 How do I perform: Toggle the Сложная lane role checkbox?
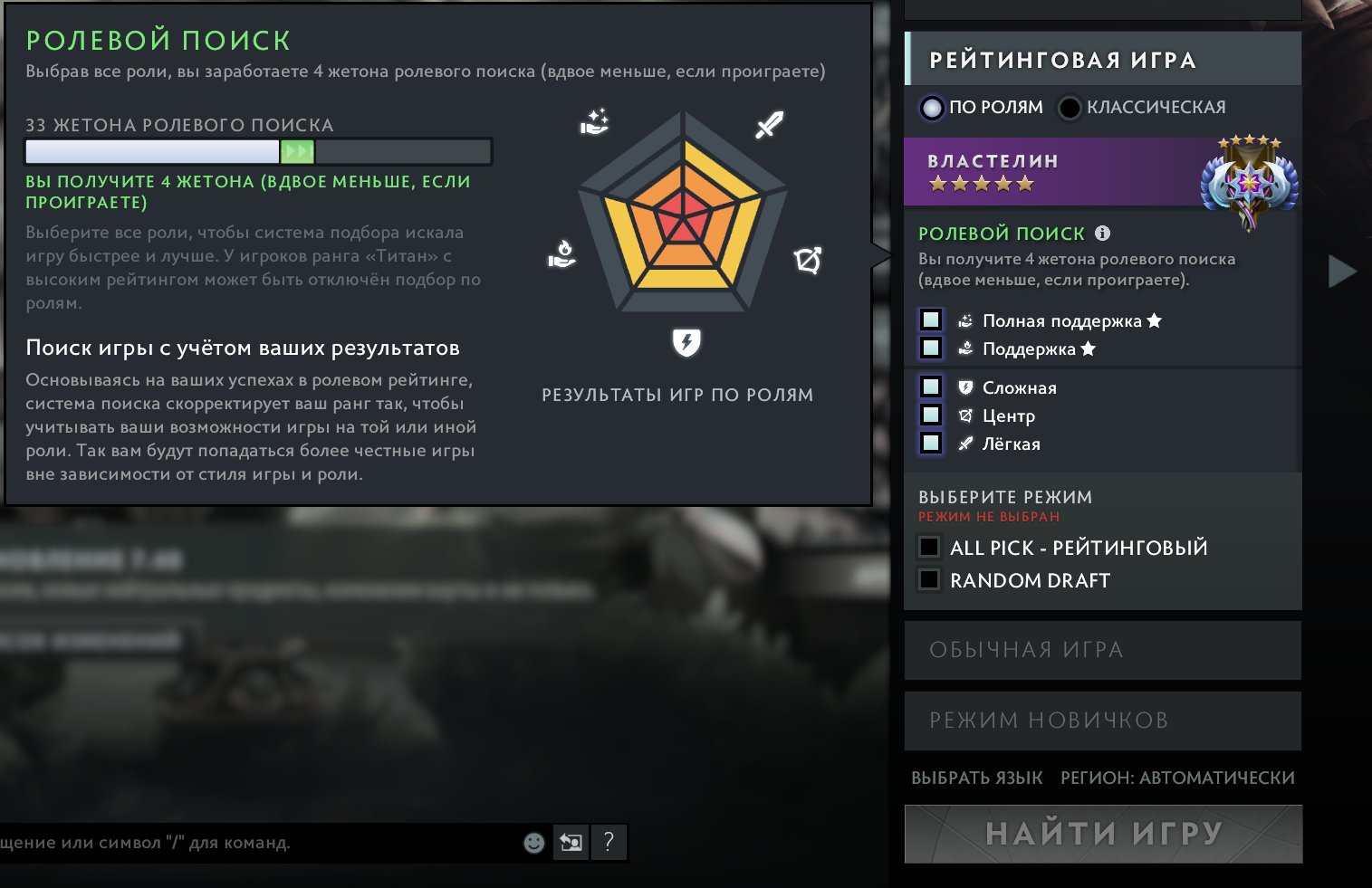pos(930,387)
